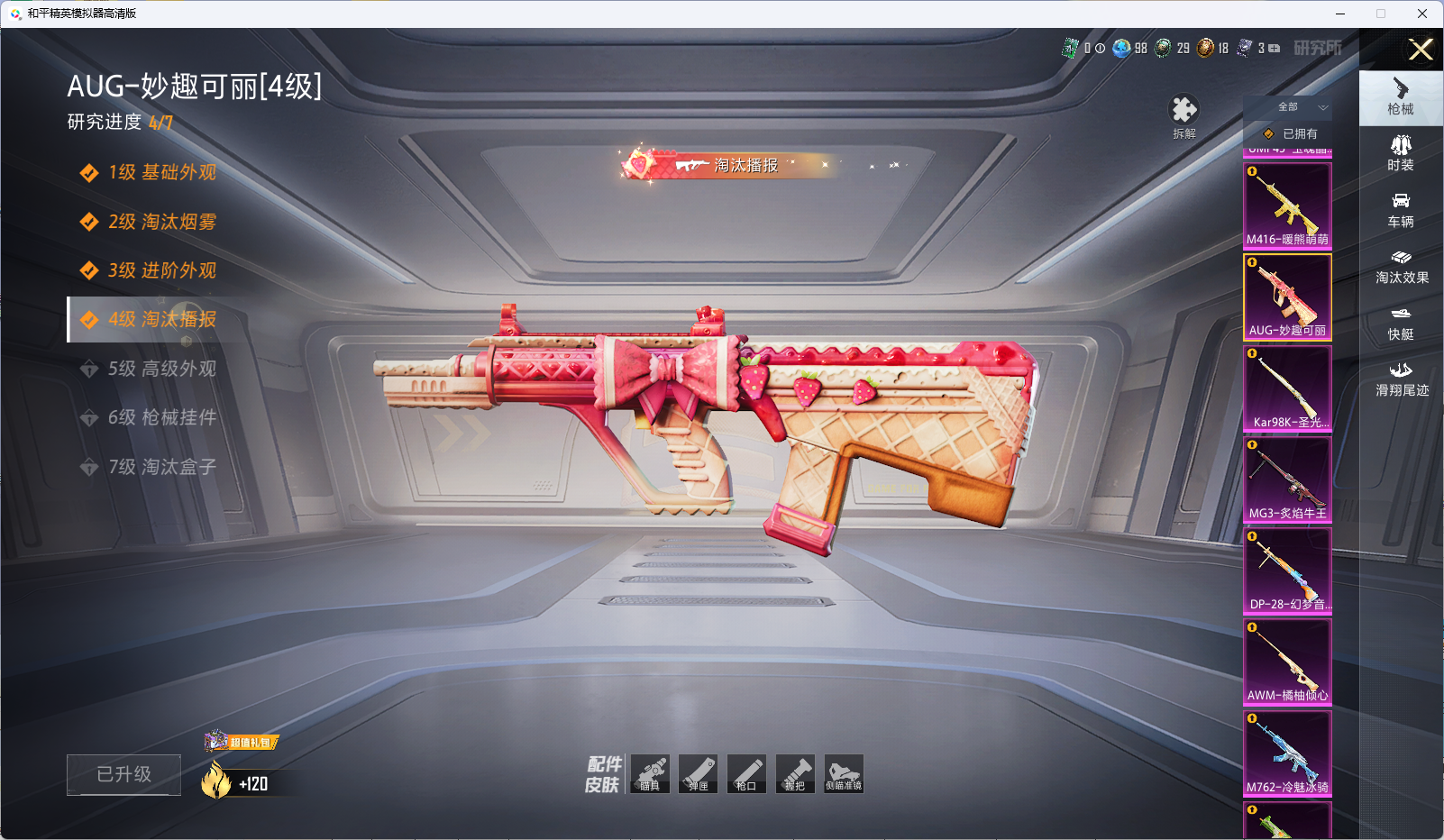Select level 7 淘汰盒子 entry

[162, 467]
